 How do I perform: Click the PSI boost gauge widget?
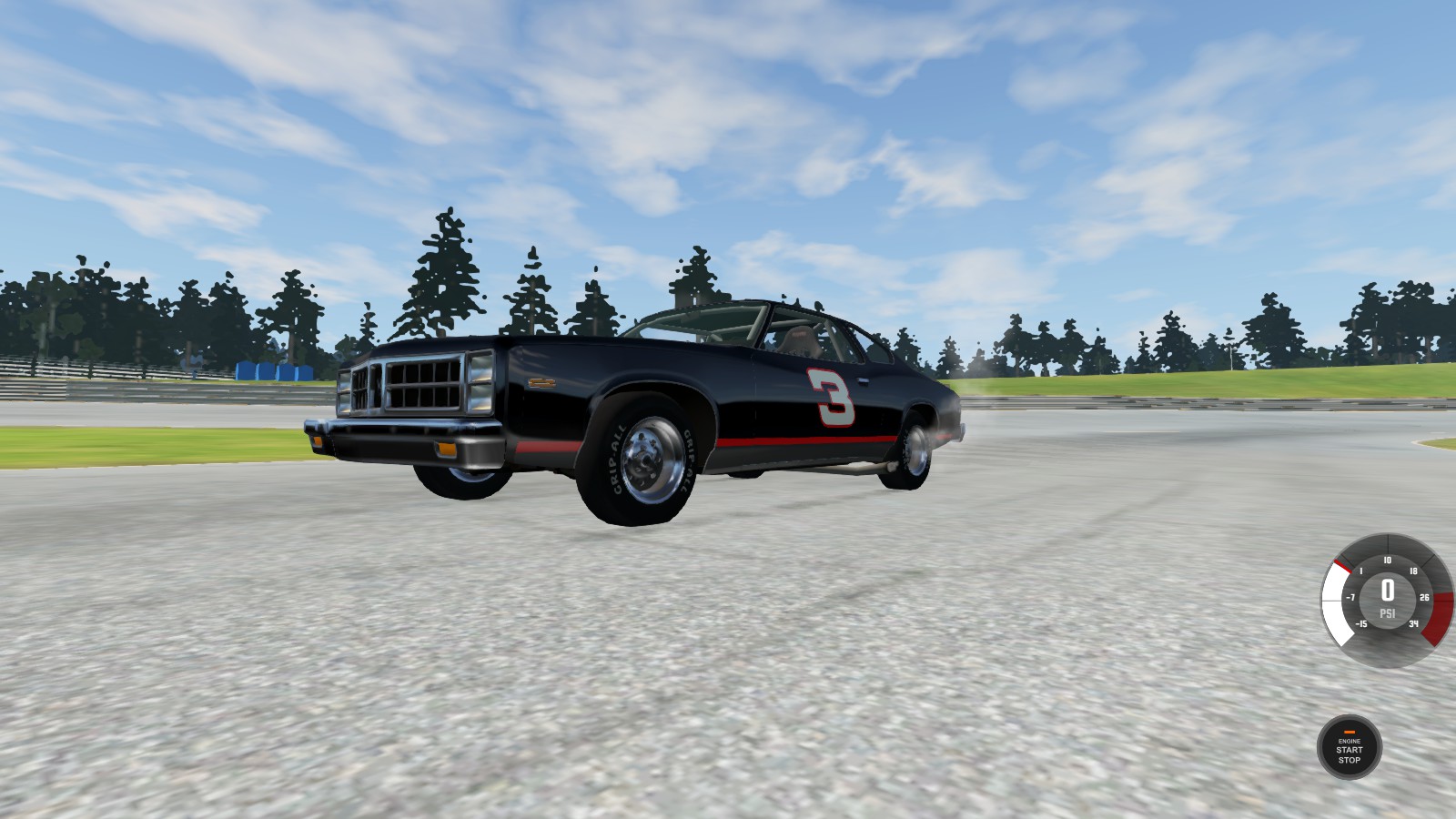tap(1387, 601)
